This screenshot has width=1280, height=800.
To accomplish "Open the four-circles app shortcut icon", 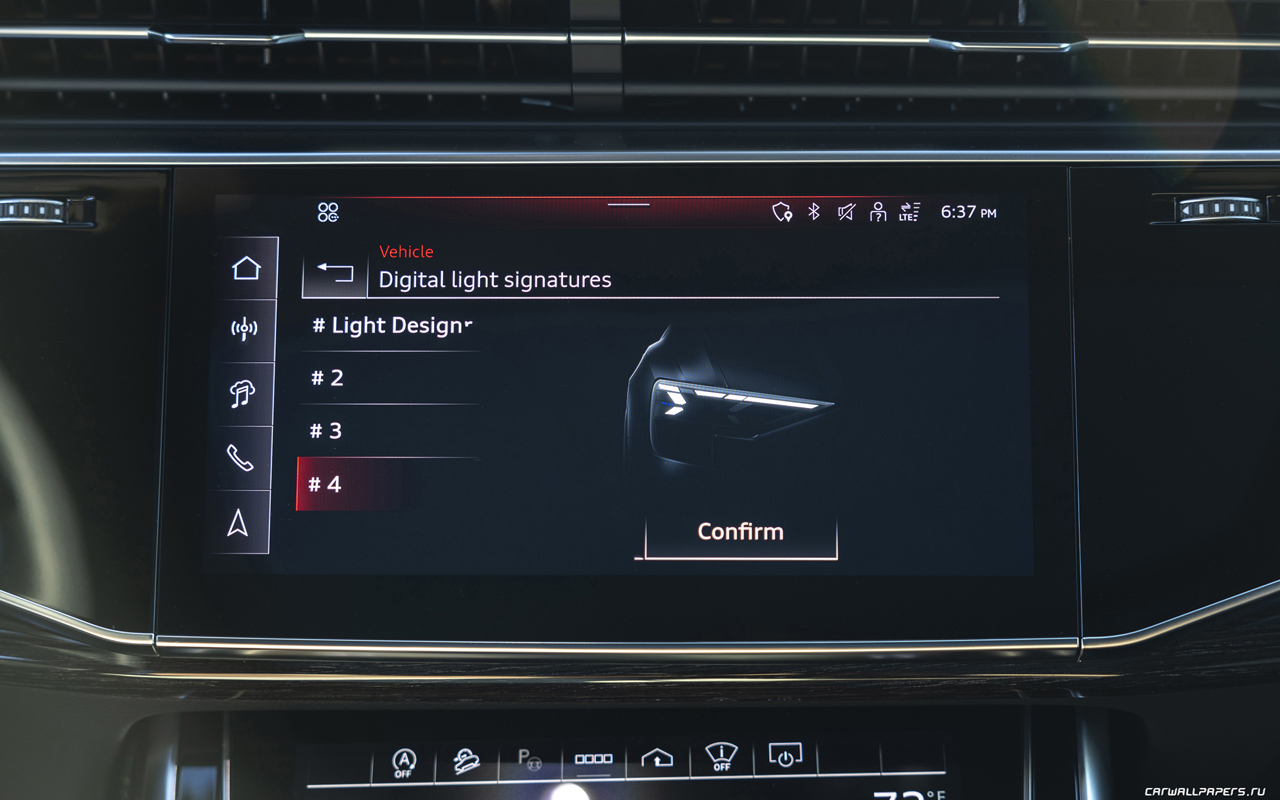I will (328, 212).
